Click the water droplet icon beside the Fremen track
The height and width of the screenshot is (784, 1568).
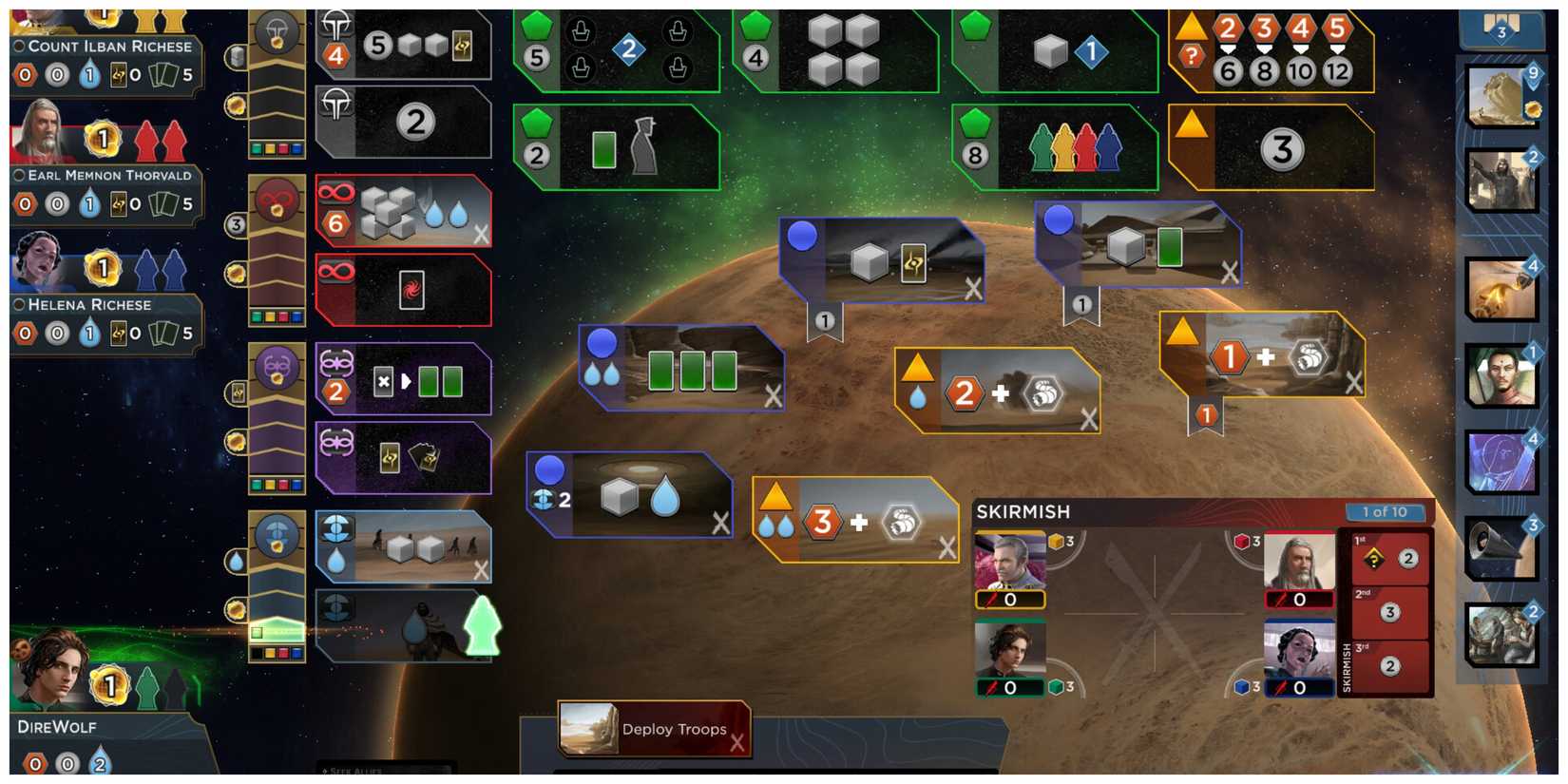click(235, 563)
